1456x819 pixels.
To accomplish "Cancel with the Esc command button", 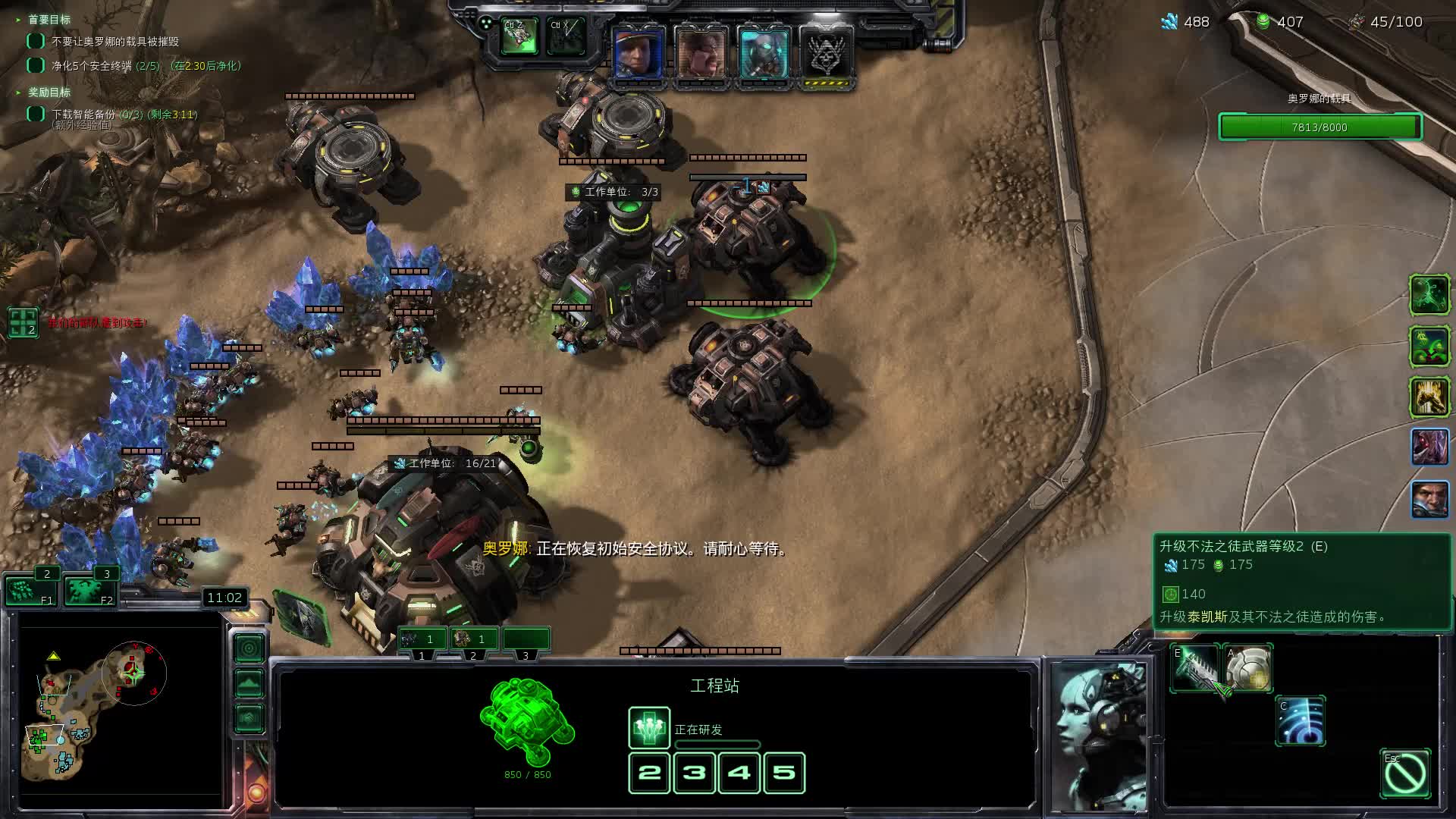I will tap(1405, 773).
